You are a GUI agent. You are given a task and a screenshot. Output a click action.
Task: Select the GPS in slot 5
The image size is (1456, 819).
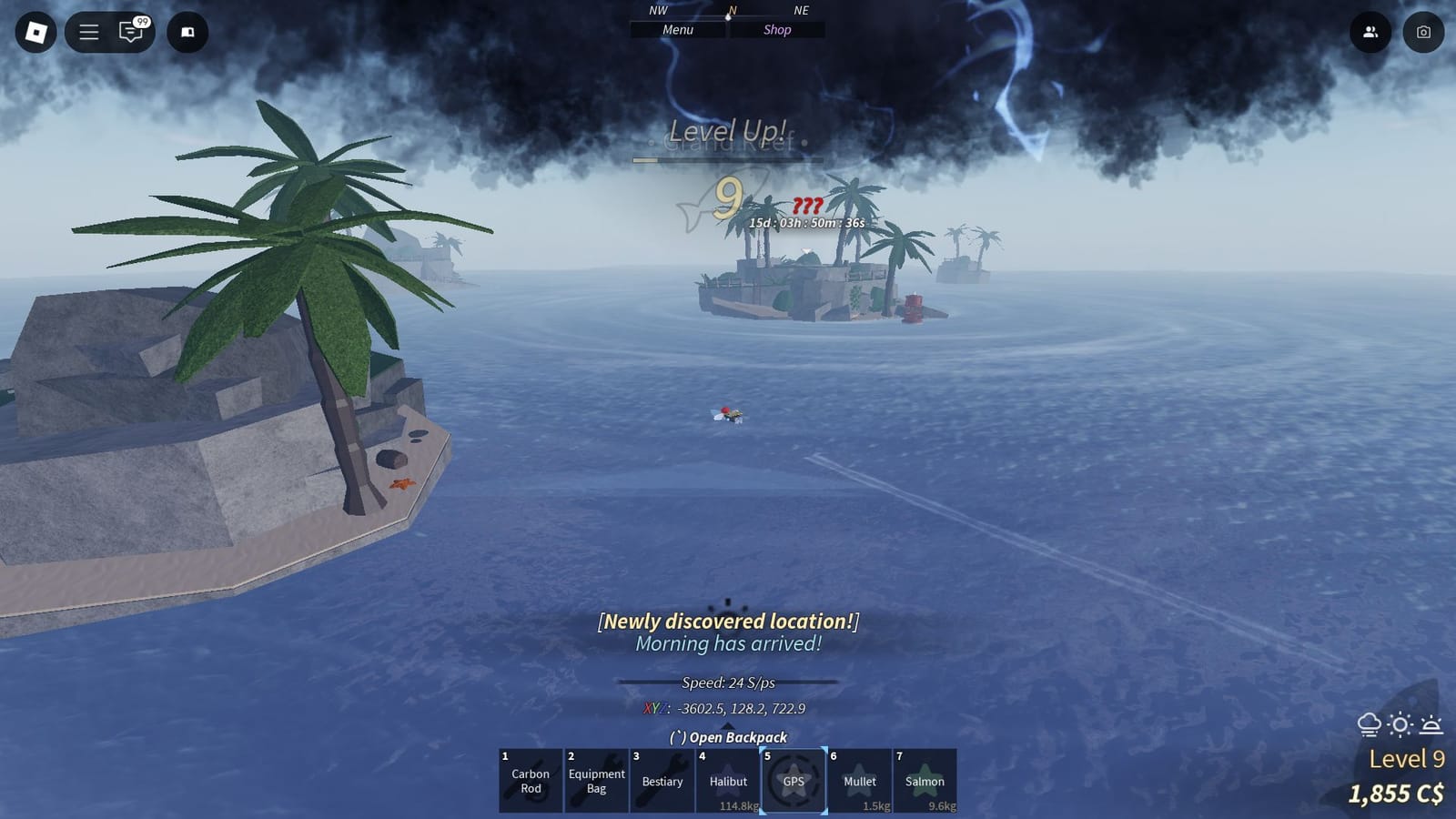point(792,781)
